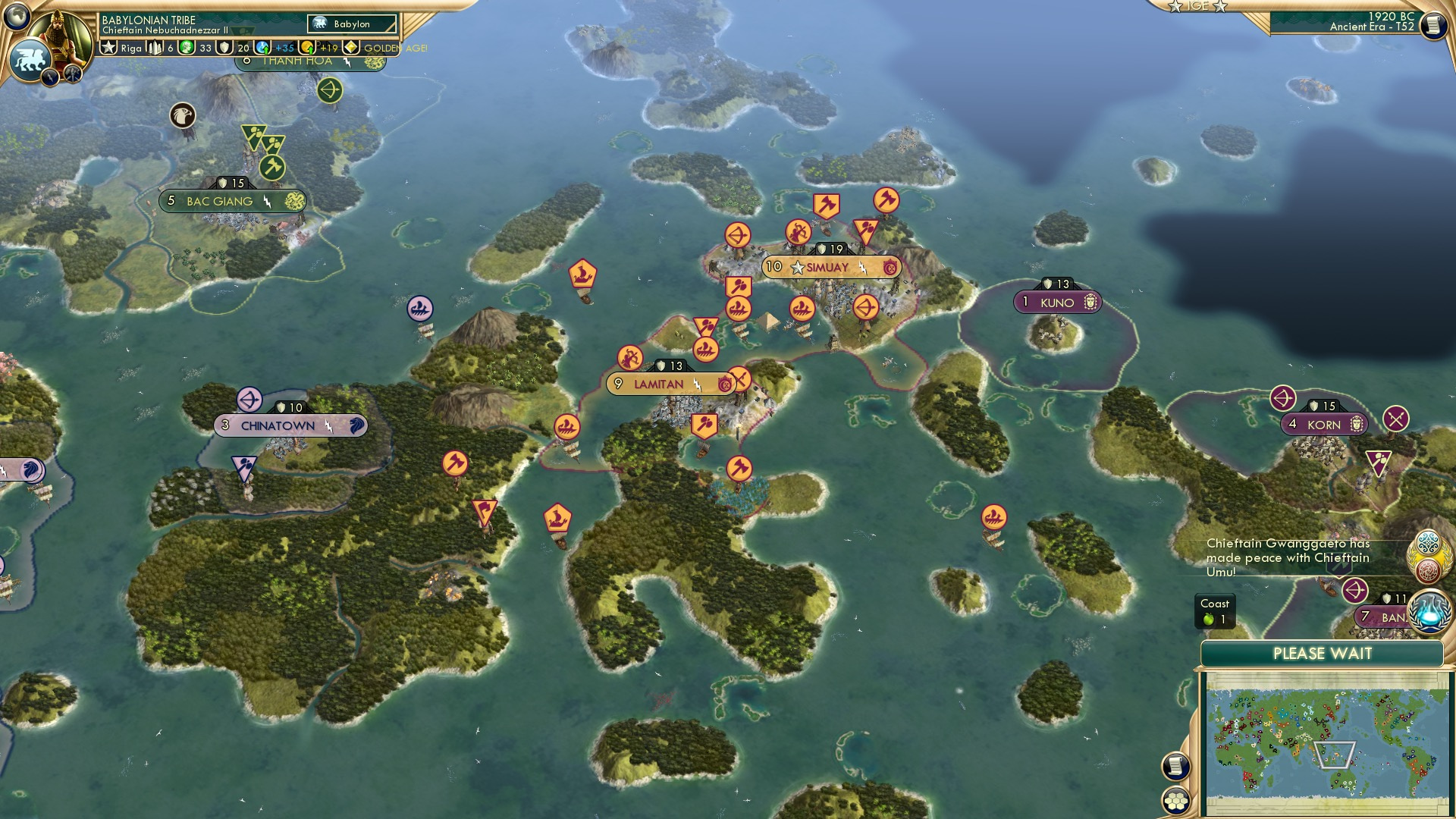Screen dimensions: 1456x819
Task: Click the PLEASE WAIT end turn banner
Action: coord(1323,653)
